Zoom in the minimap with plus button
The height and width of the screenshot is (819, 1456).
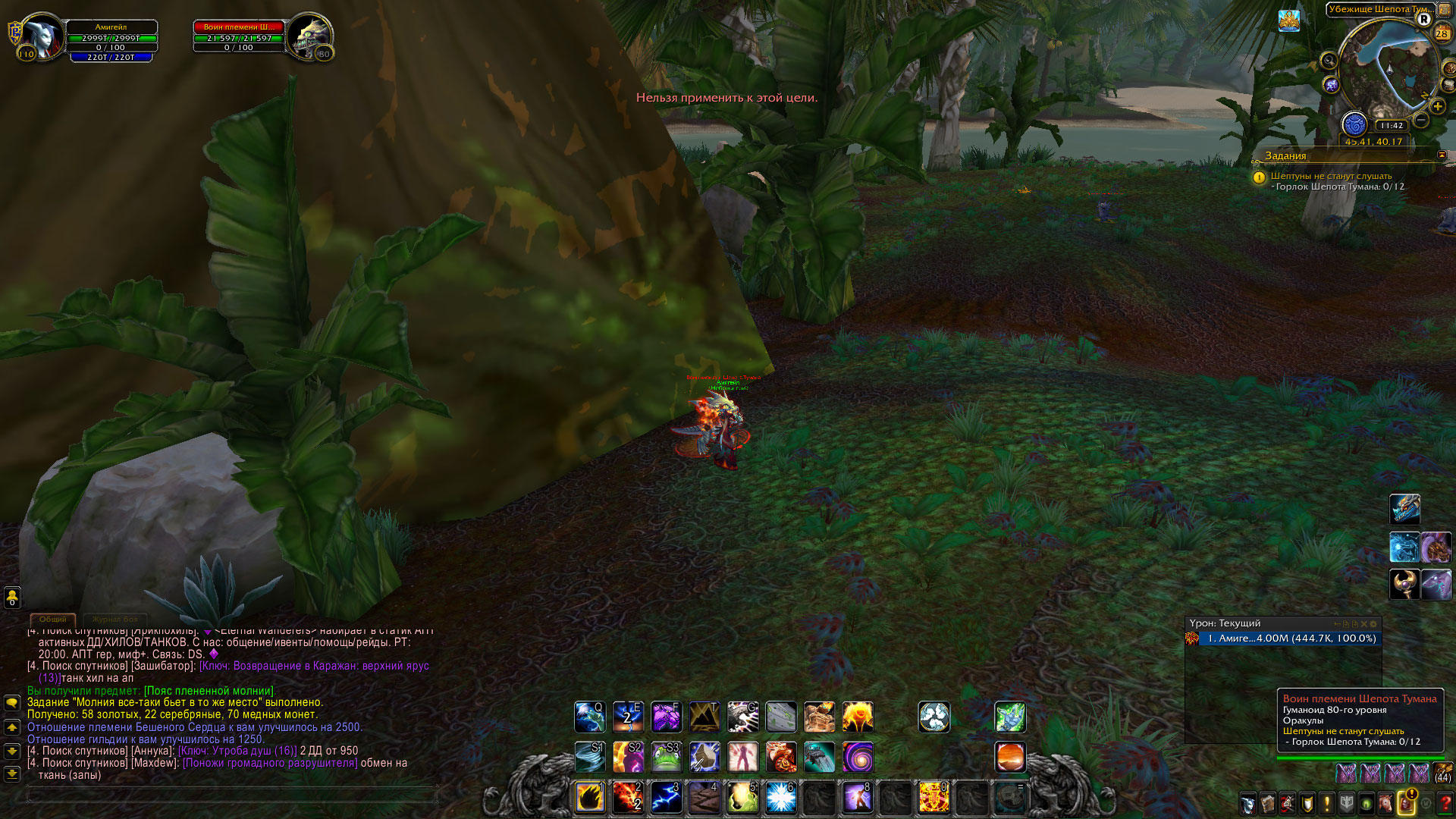click(1437, 107)
